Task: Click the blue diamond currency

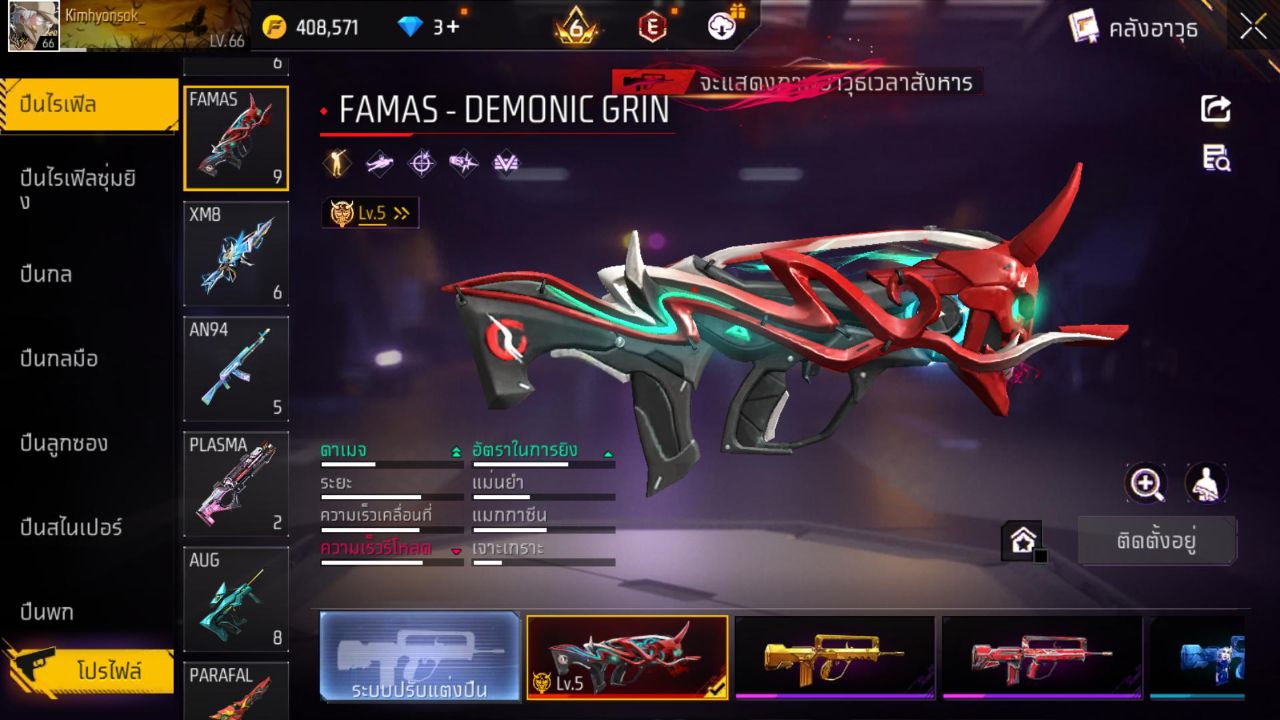Action: point(428,27)
